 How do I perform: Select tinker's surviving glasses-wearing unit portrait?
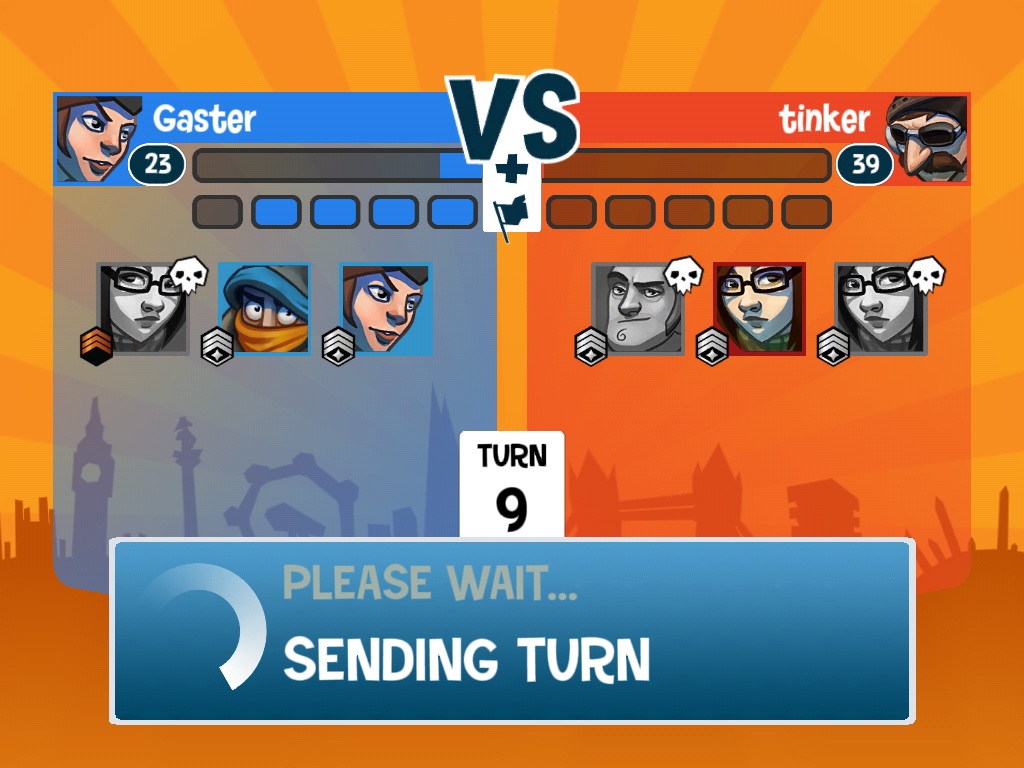[x=759, y=308]
